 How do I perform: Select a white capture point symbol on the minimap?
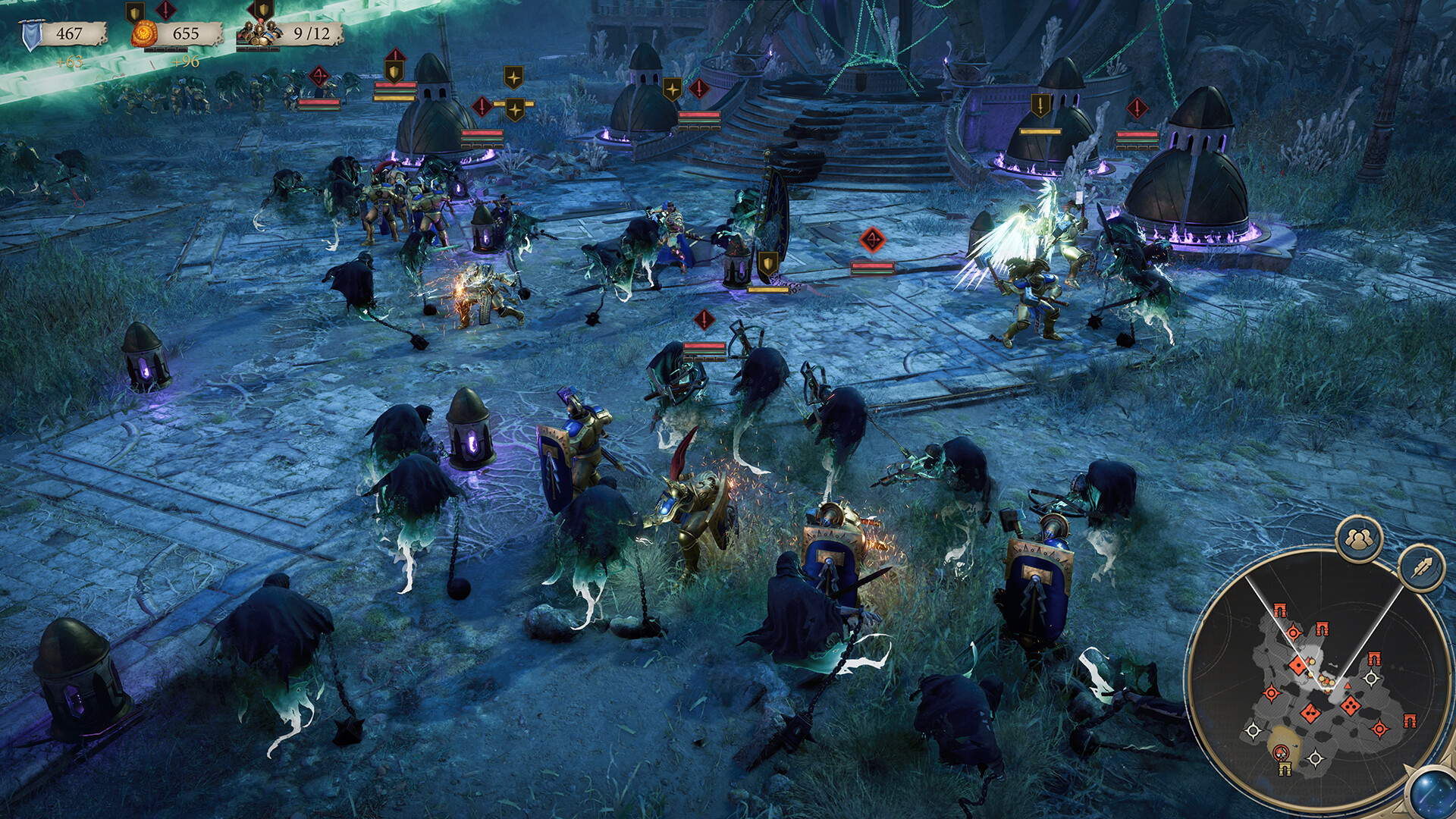pyautogui.click(x=1372, y=676)
